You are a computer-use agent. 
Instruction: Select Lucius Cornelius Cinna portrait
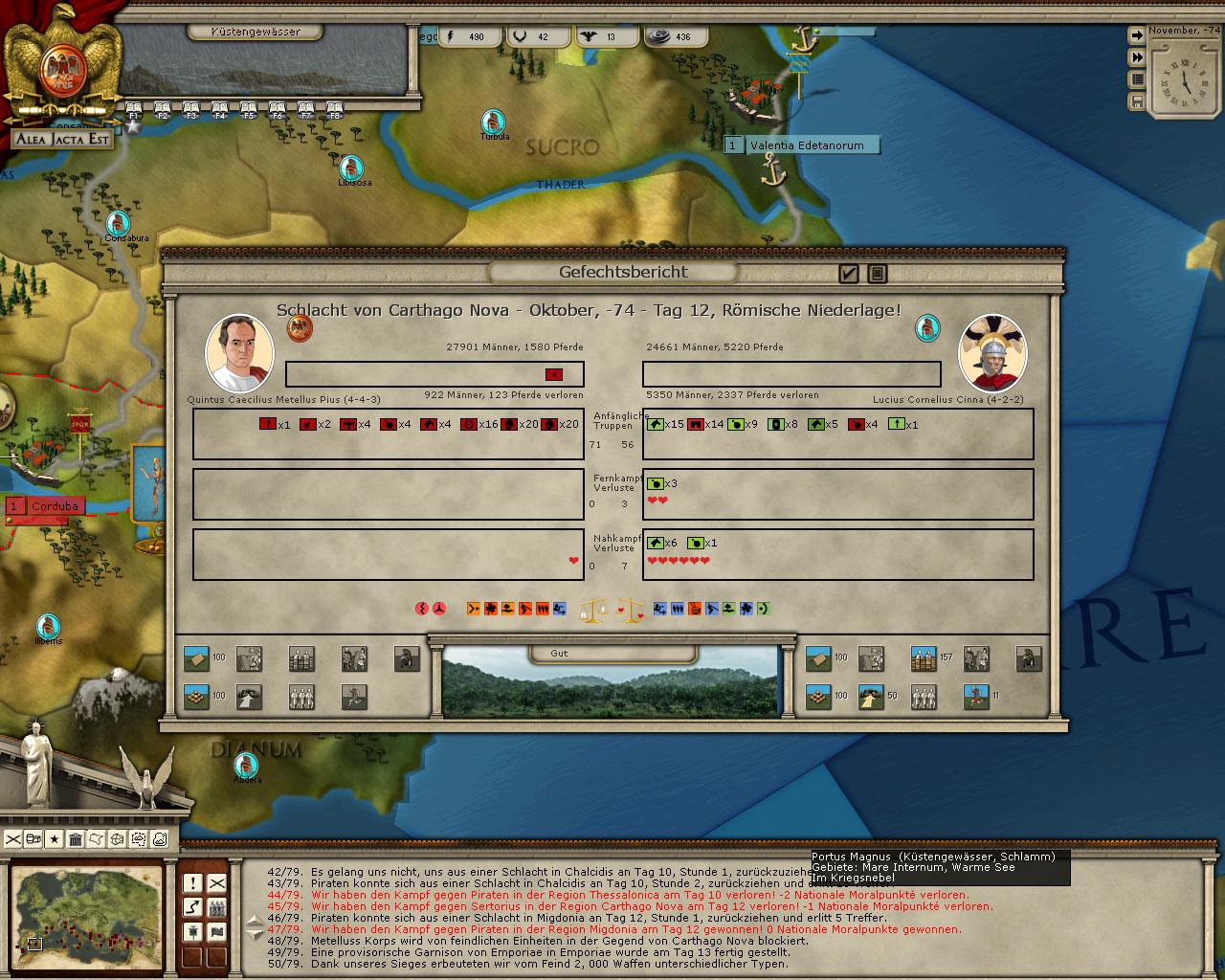click(x=992, y=352)
